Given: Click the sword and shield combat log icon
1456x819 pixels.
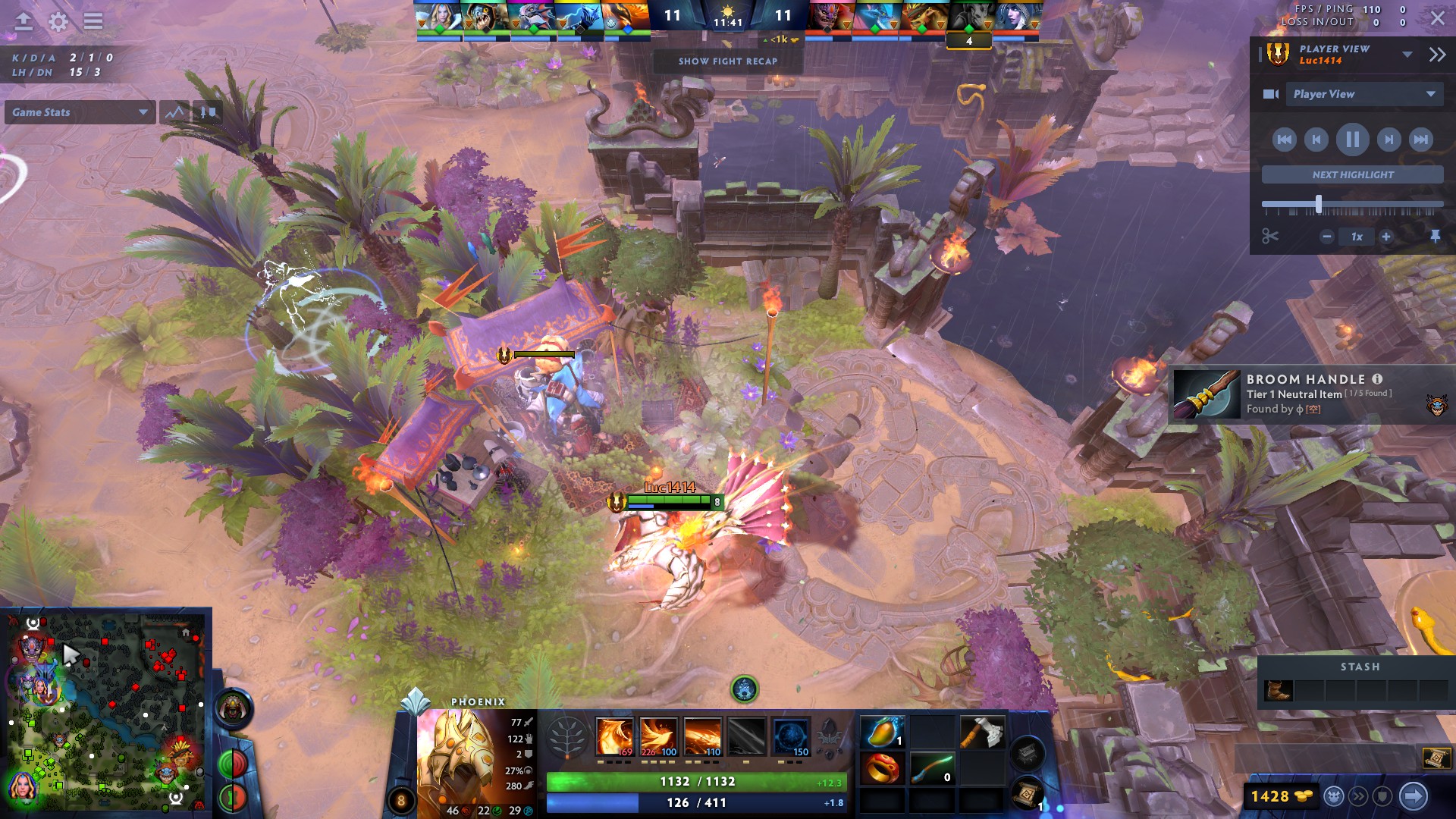Looking at the screenshot, I should [x=209, y=111].
